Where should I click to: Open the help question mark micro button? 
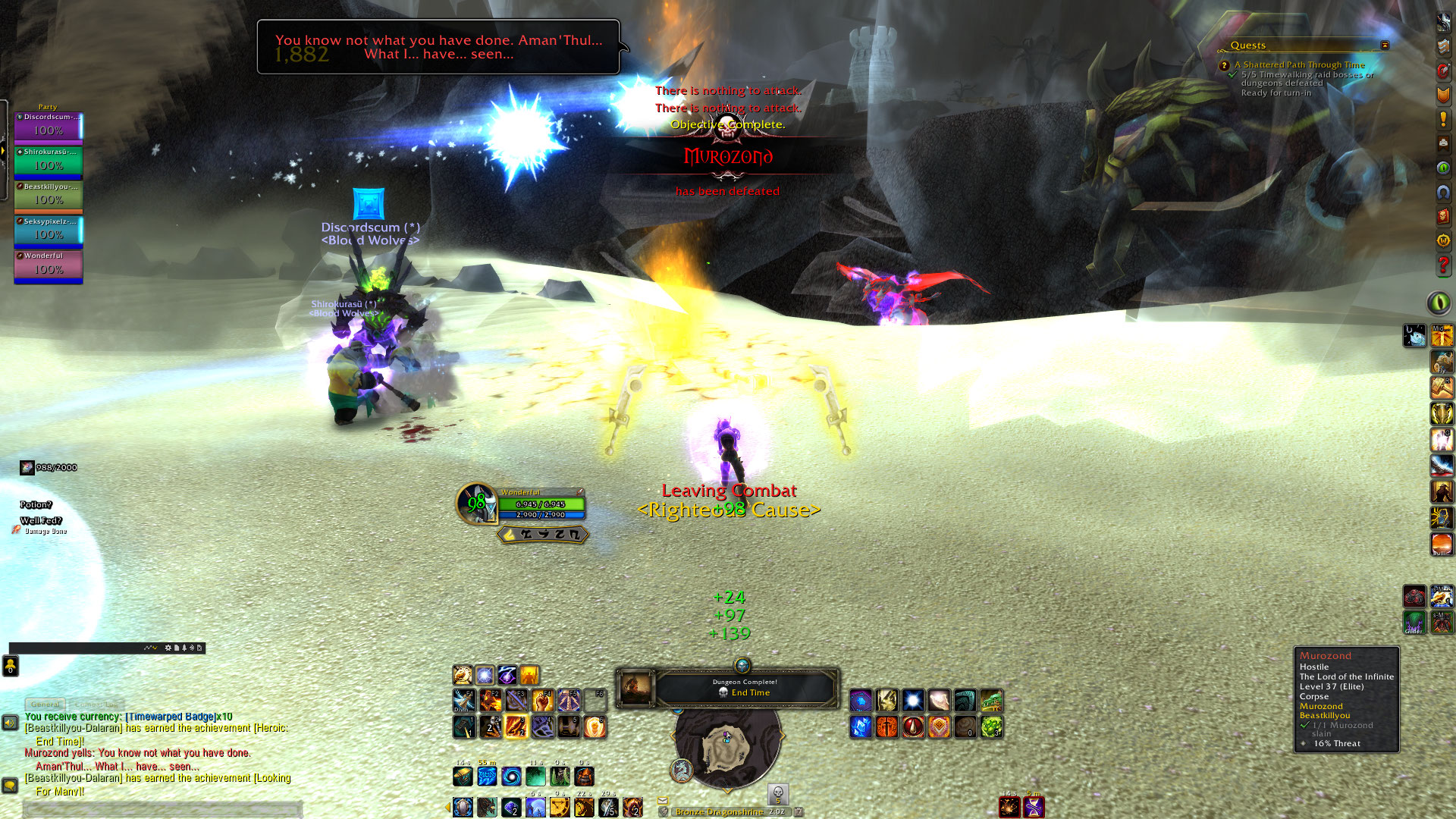point(1443,265)
